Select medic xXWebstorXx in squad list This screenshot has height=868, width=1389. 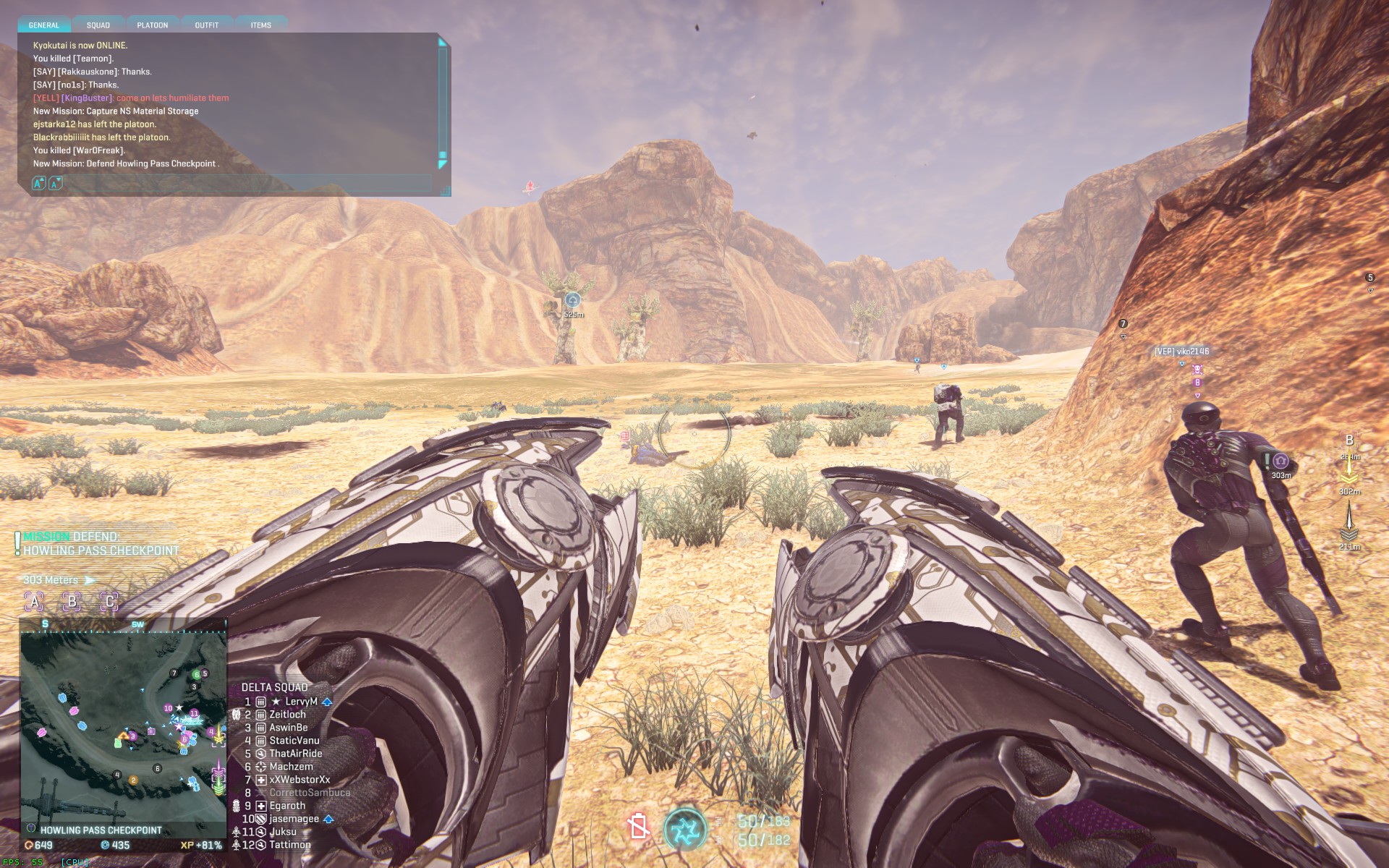point(300,780)
